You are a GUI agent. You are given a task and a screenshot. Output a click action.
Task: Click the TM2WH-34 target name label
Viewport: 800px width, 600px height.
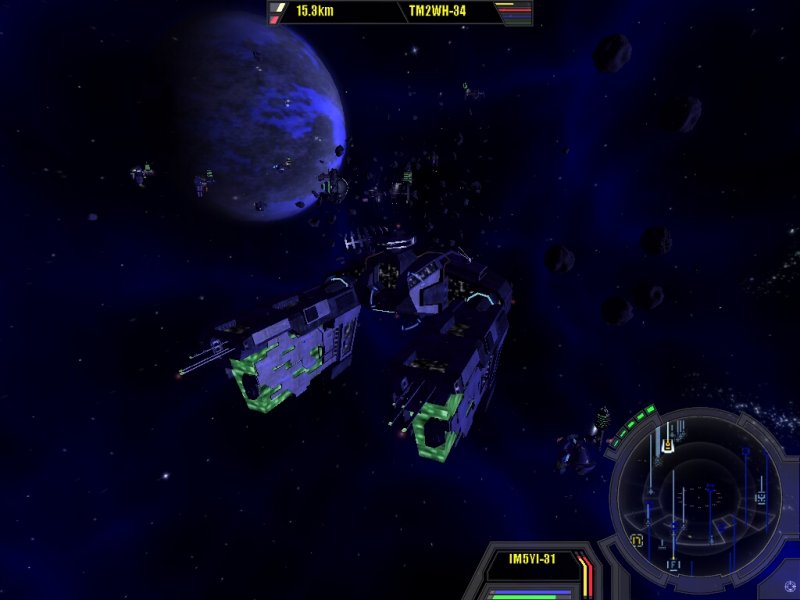pos(436,12)
